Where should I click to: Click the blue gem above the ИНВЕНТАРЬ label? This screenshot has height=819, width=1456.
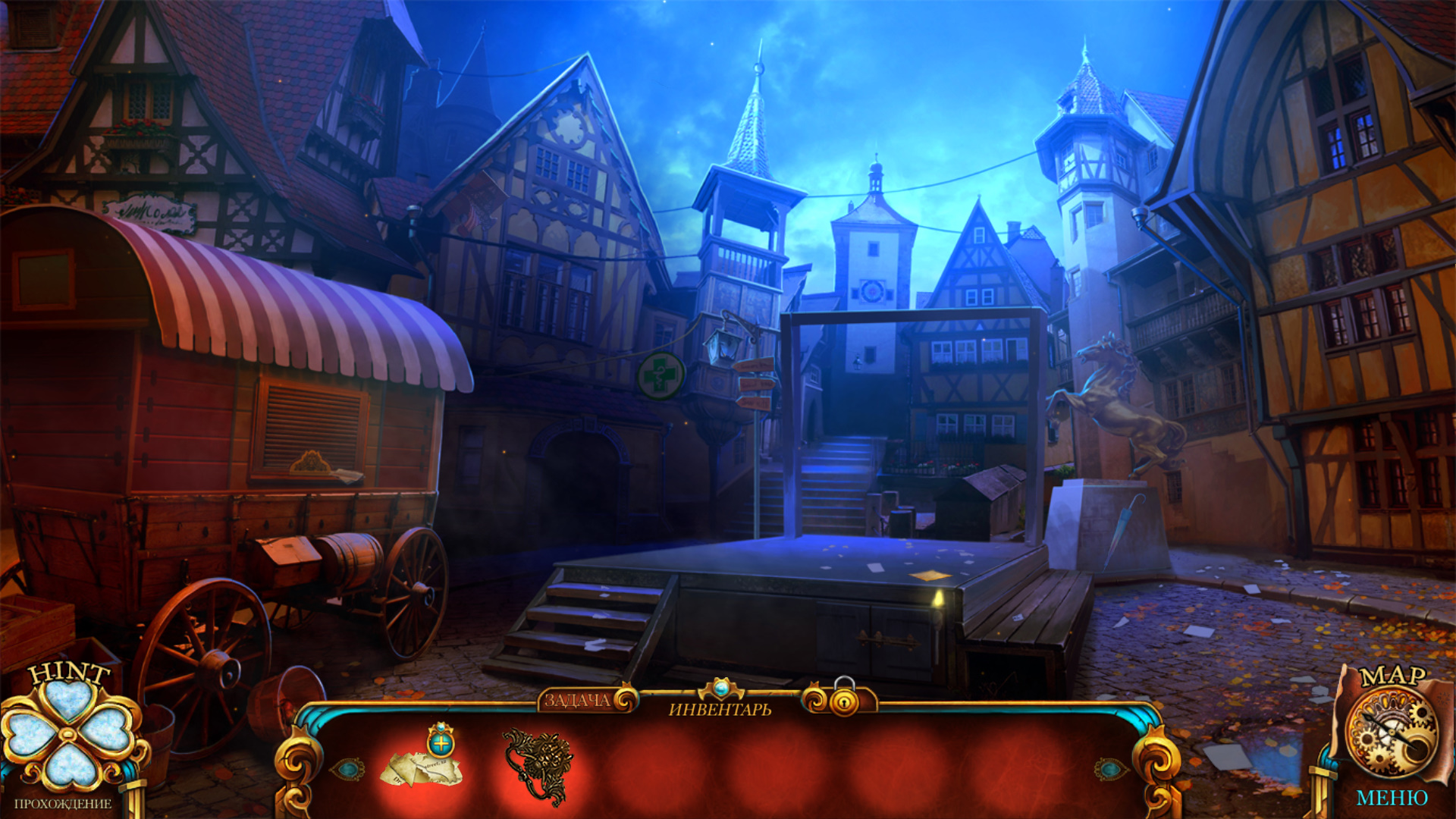[x=721, y=689]
